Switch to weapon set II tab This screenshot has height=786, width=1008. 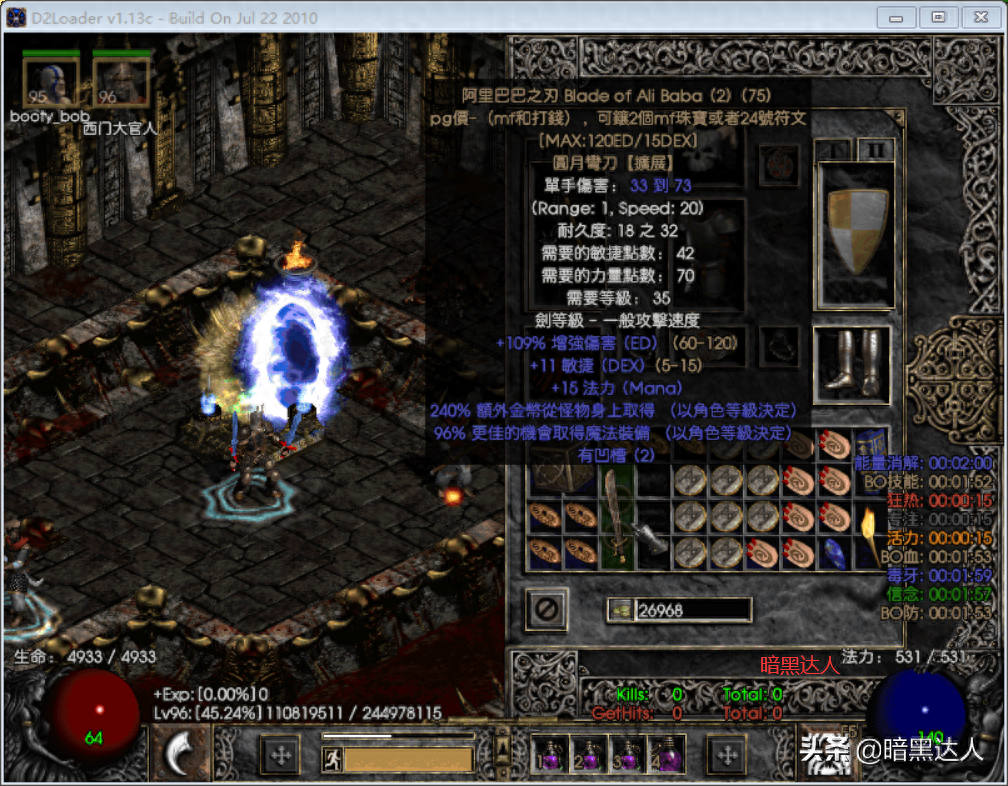(x=875, y=149)
